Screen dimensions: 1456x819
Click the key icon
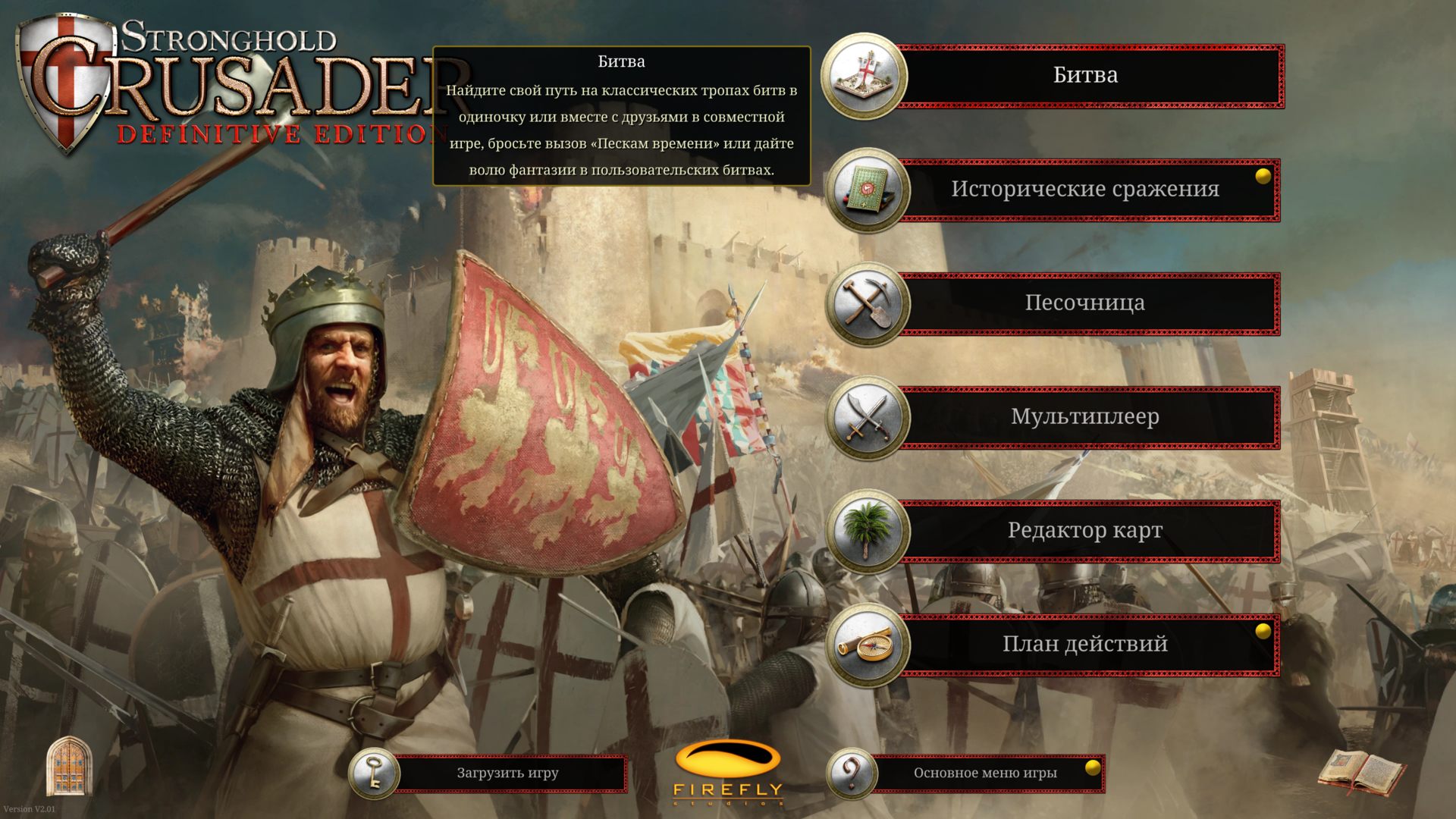(374, 773)
